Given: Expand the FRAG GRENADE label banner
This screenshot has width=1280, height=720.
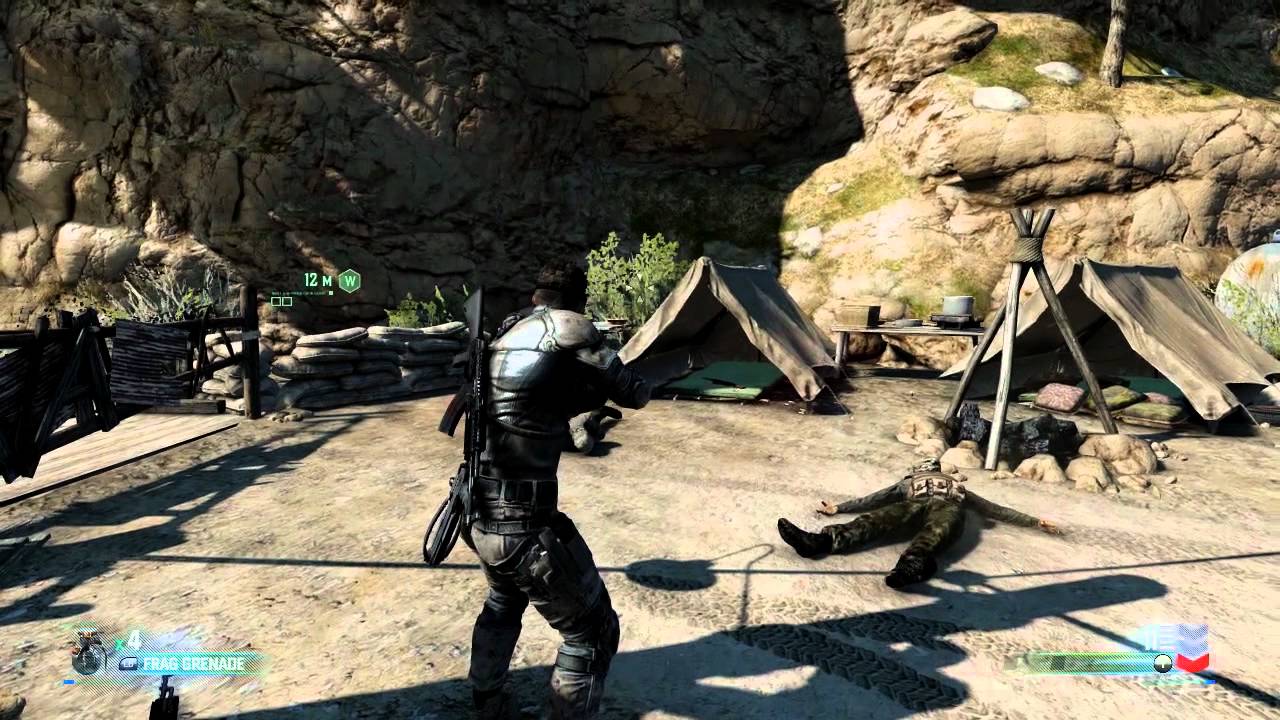Looking at the screenshot, I should [x=194, y=663].
